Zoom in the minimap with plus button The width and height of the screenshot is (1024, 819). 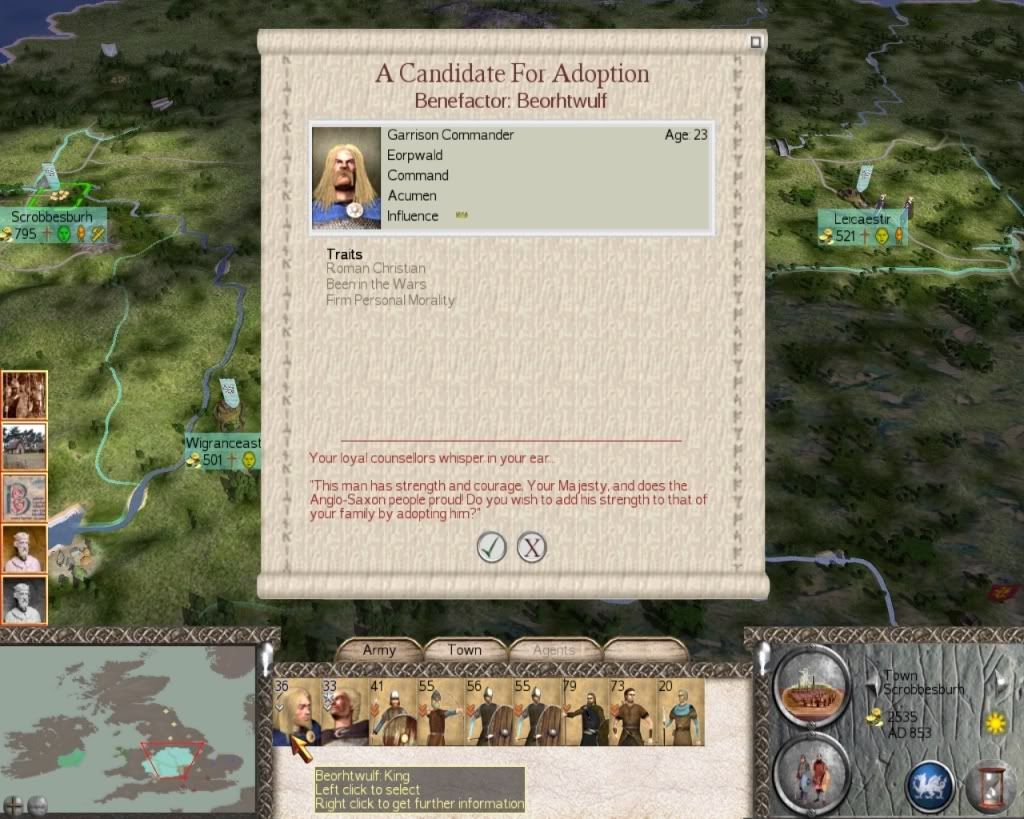click(x=14, y=805)
